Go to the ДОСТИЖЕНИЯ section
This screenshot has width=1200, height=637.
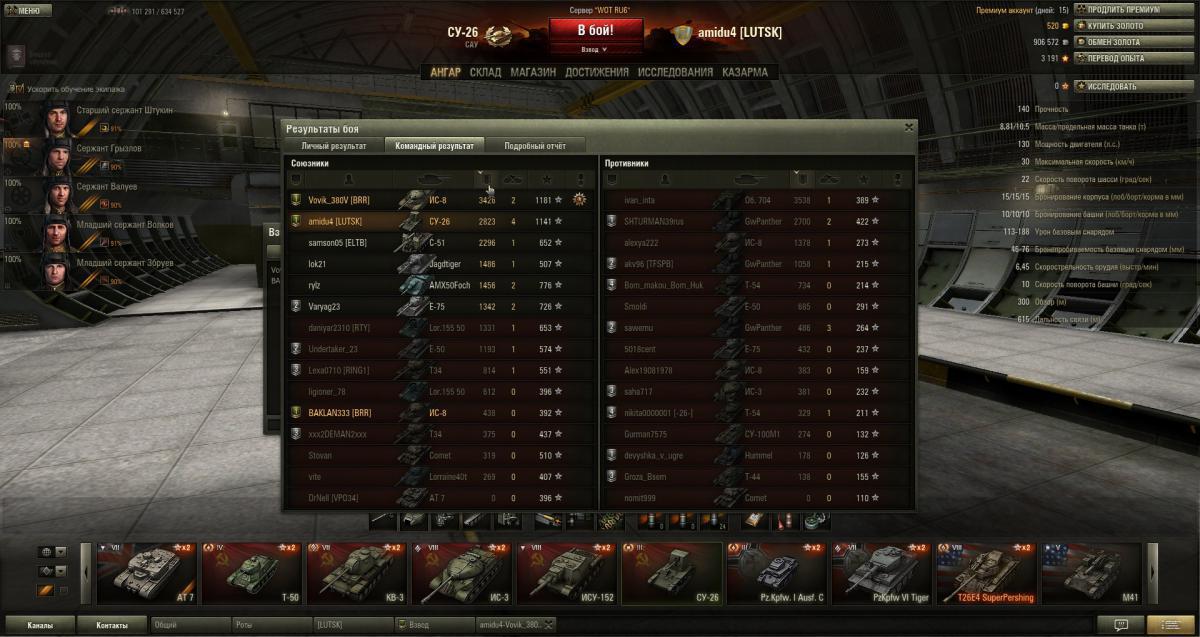coord(596,72)
